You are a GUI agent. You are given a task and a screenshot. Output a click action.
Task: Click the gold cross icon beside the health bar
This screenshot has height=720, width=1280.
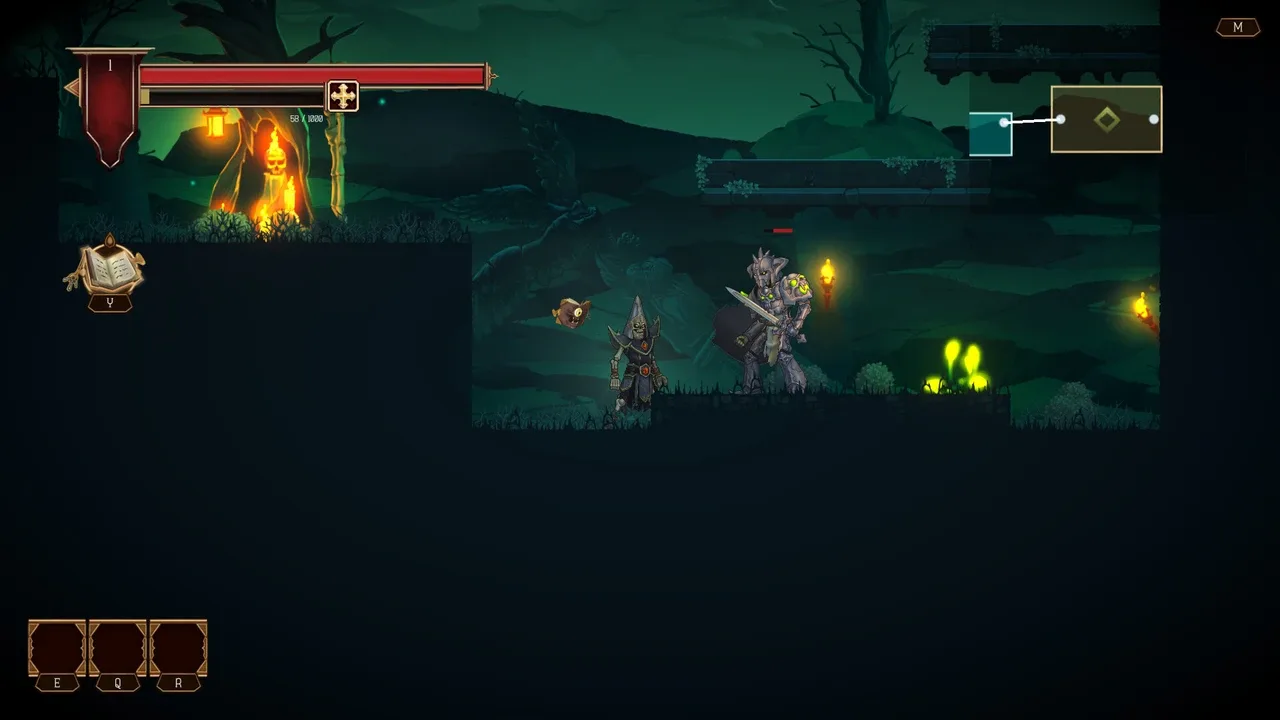341,96
